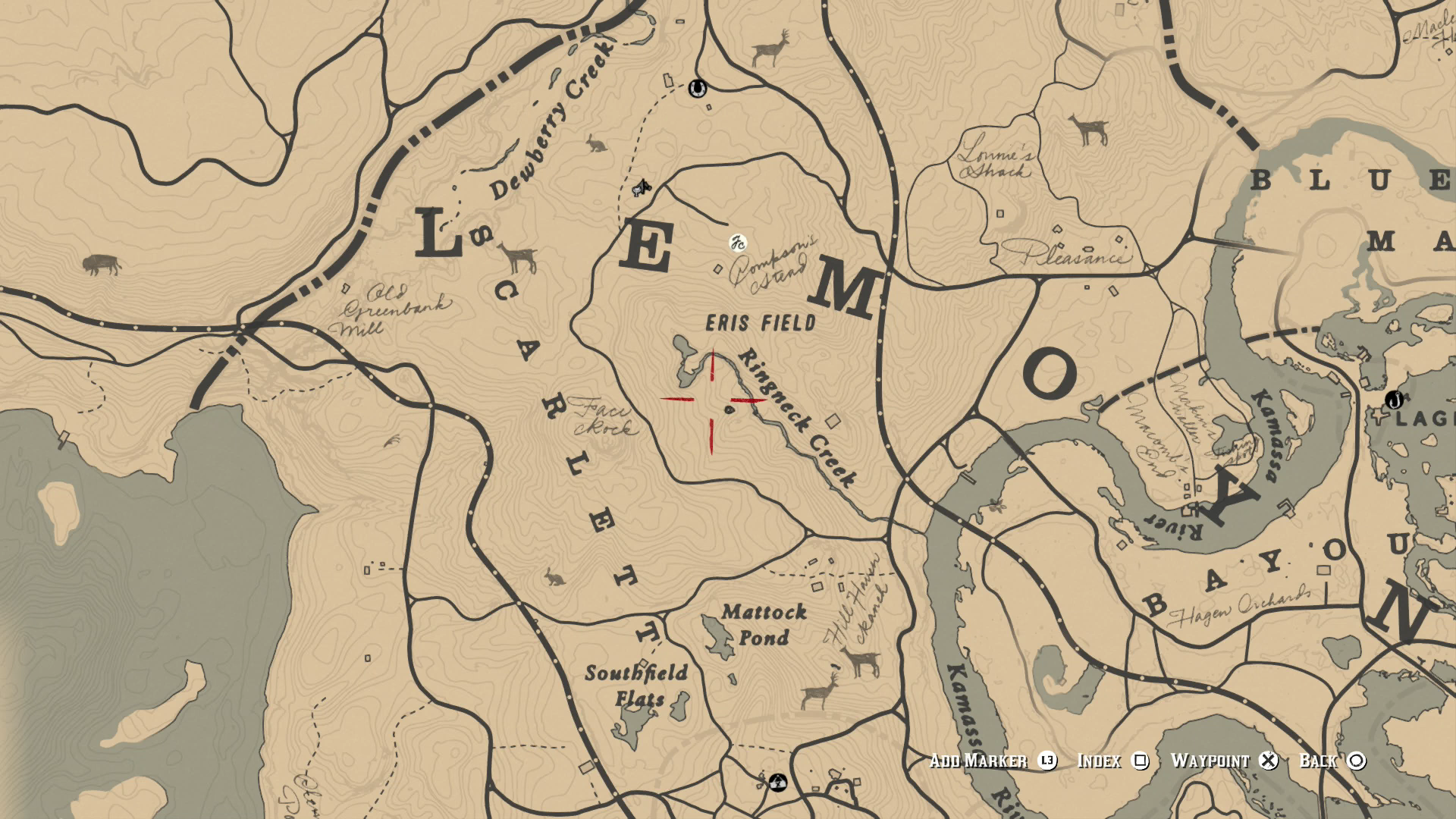
Task: Click the Old Greenbank Mill label
Action: (392, 309)
